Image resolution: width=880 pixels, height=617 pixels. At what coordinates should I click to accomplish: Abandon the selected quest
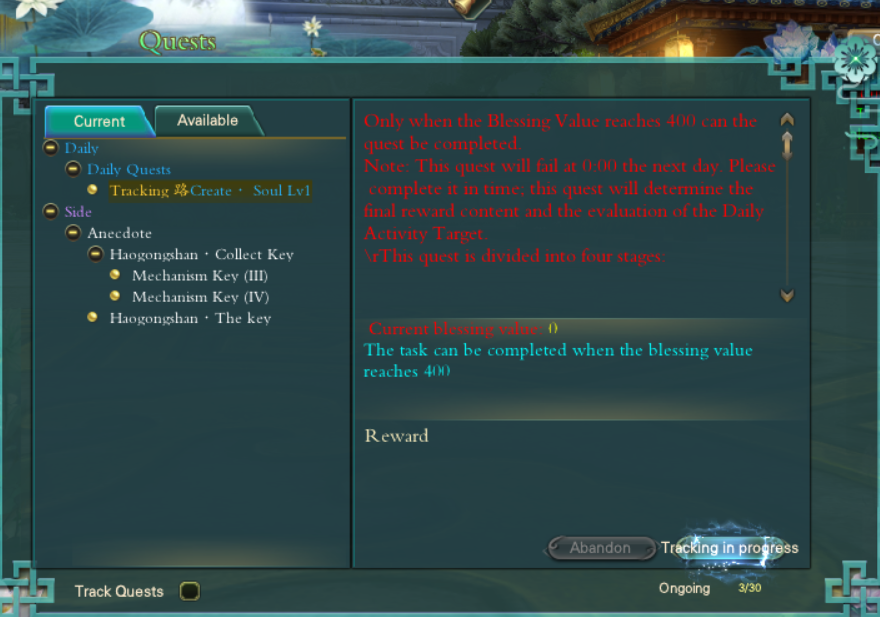(x=600, y=547)
